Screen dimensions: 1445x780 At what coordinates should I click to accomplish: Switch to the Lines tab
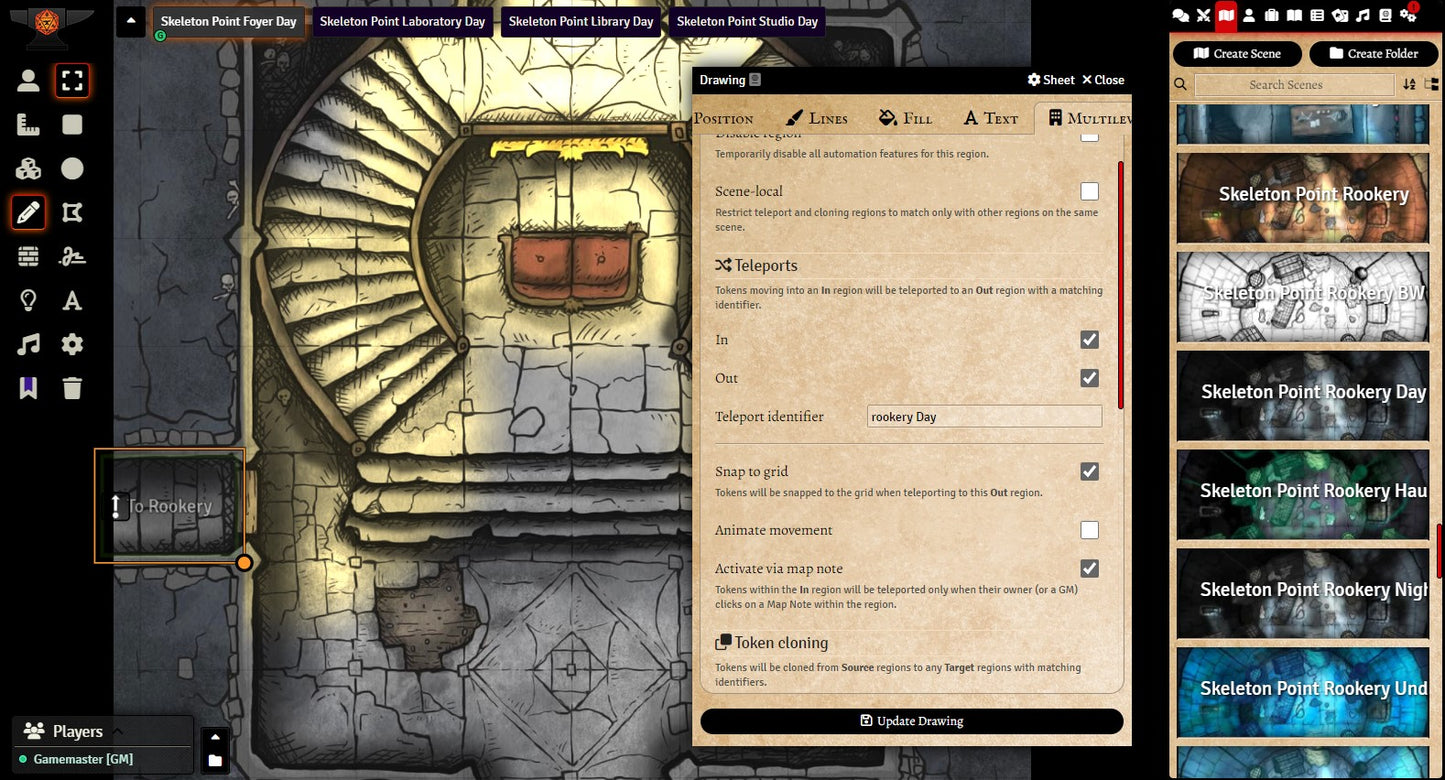coord(817,118)
